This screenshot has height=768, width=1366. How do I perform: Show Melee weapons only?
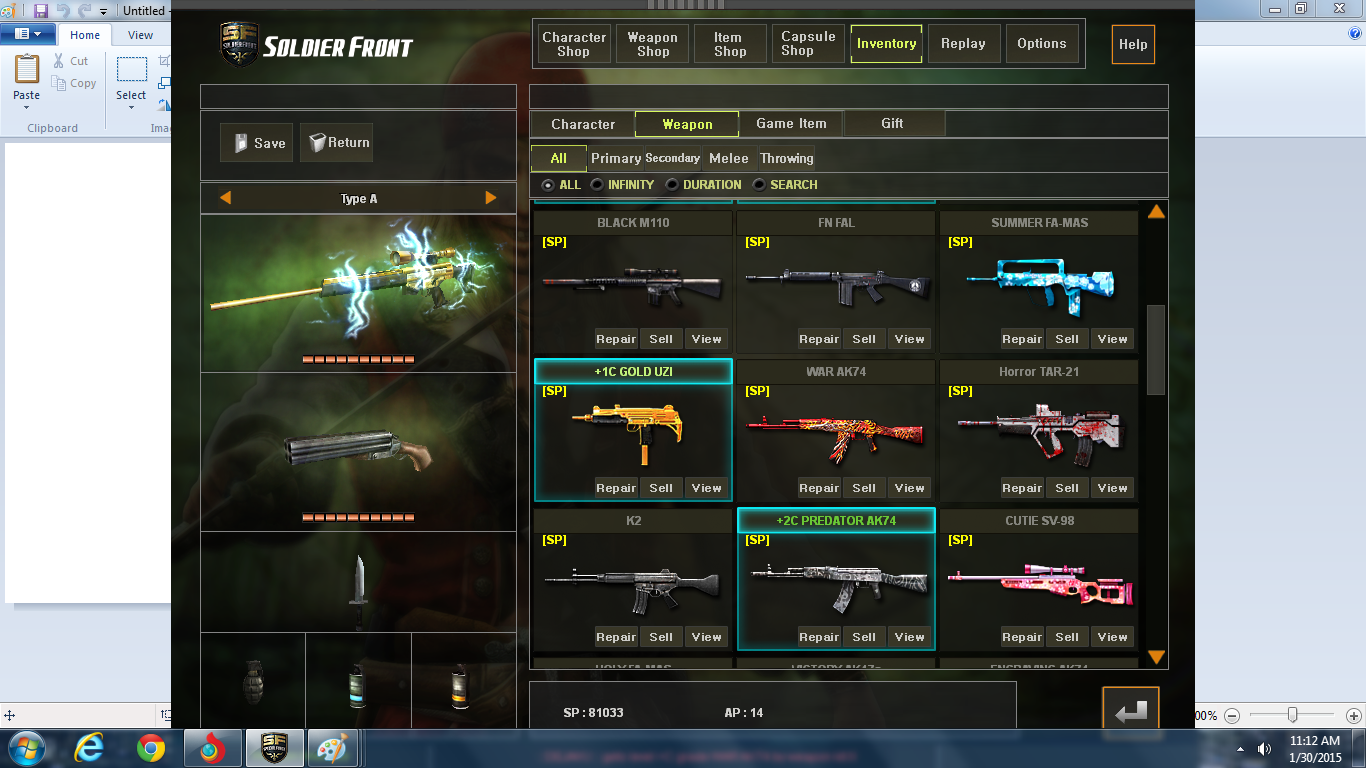point(728,158)
